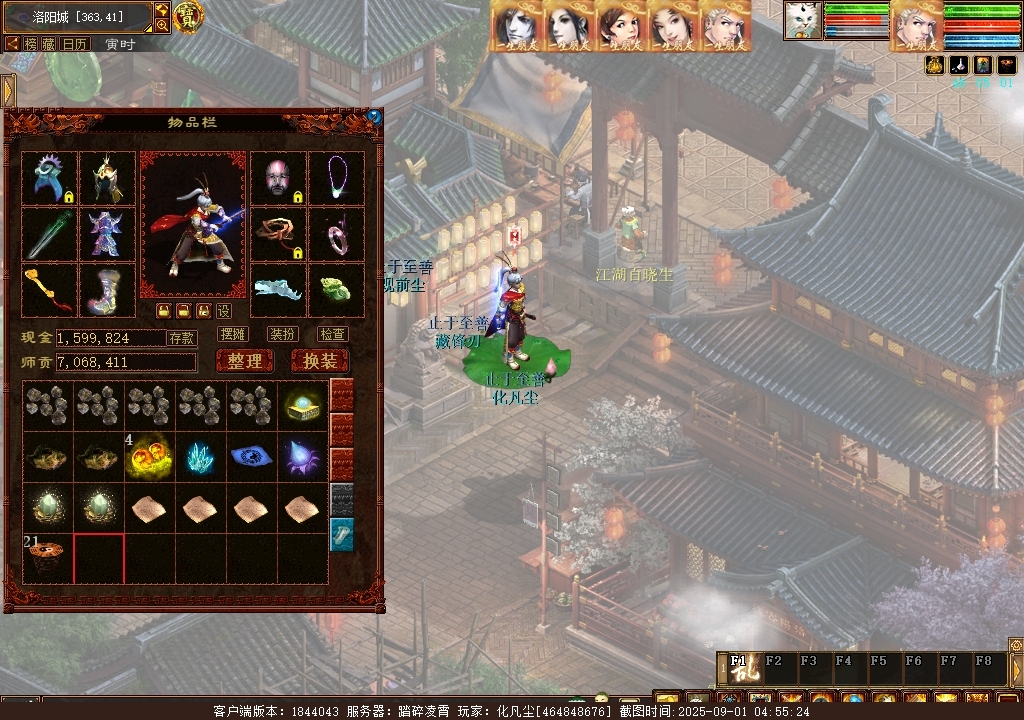Click the magnifier zoom button beside the location bar
Viewport: 1024px width, 720px height.
162,25
